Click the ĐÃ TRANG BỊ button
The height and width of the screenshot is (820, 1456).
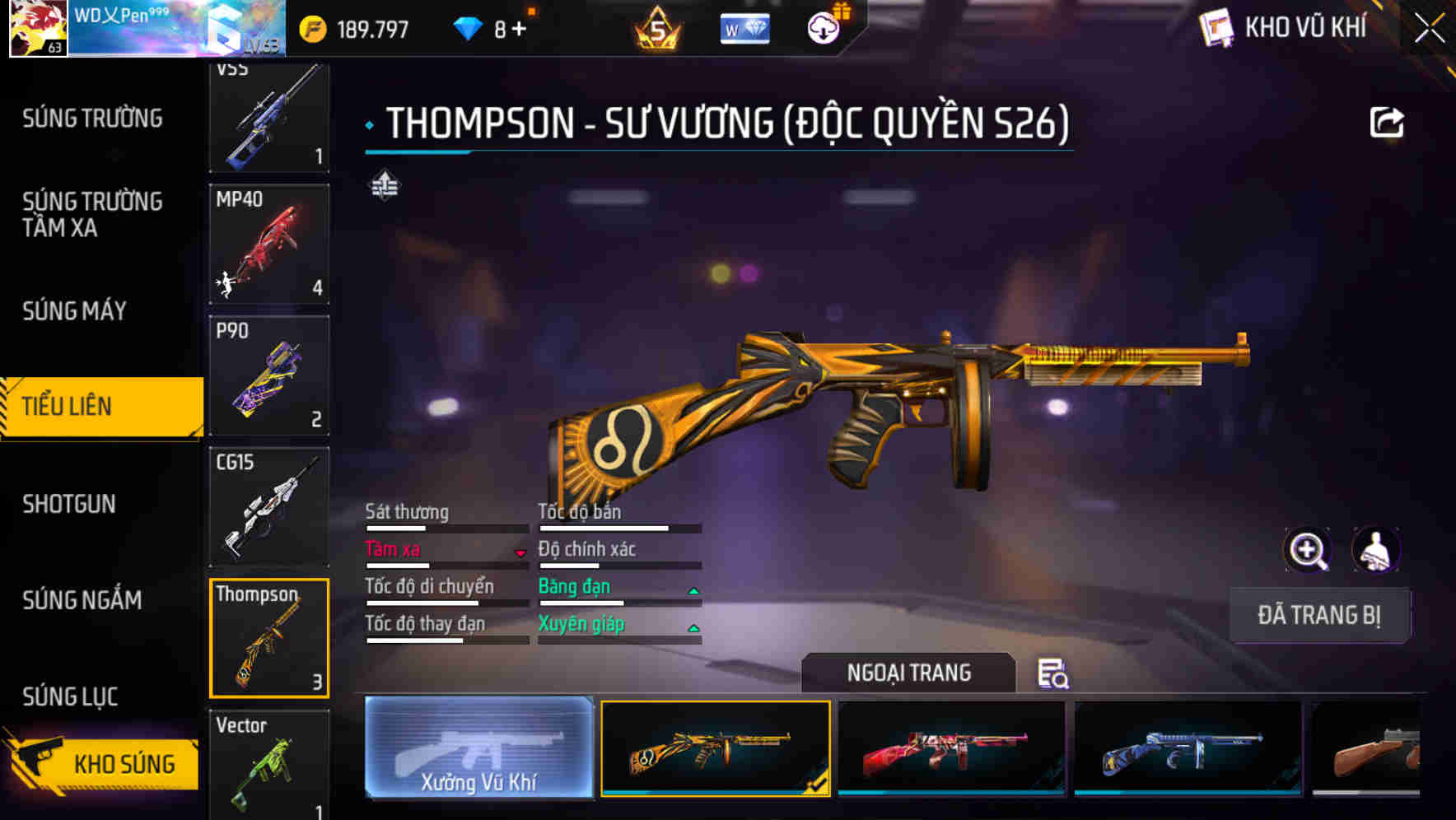point(1319,615)
